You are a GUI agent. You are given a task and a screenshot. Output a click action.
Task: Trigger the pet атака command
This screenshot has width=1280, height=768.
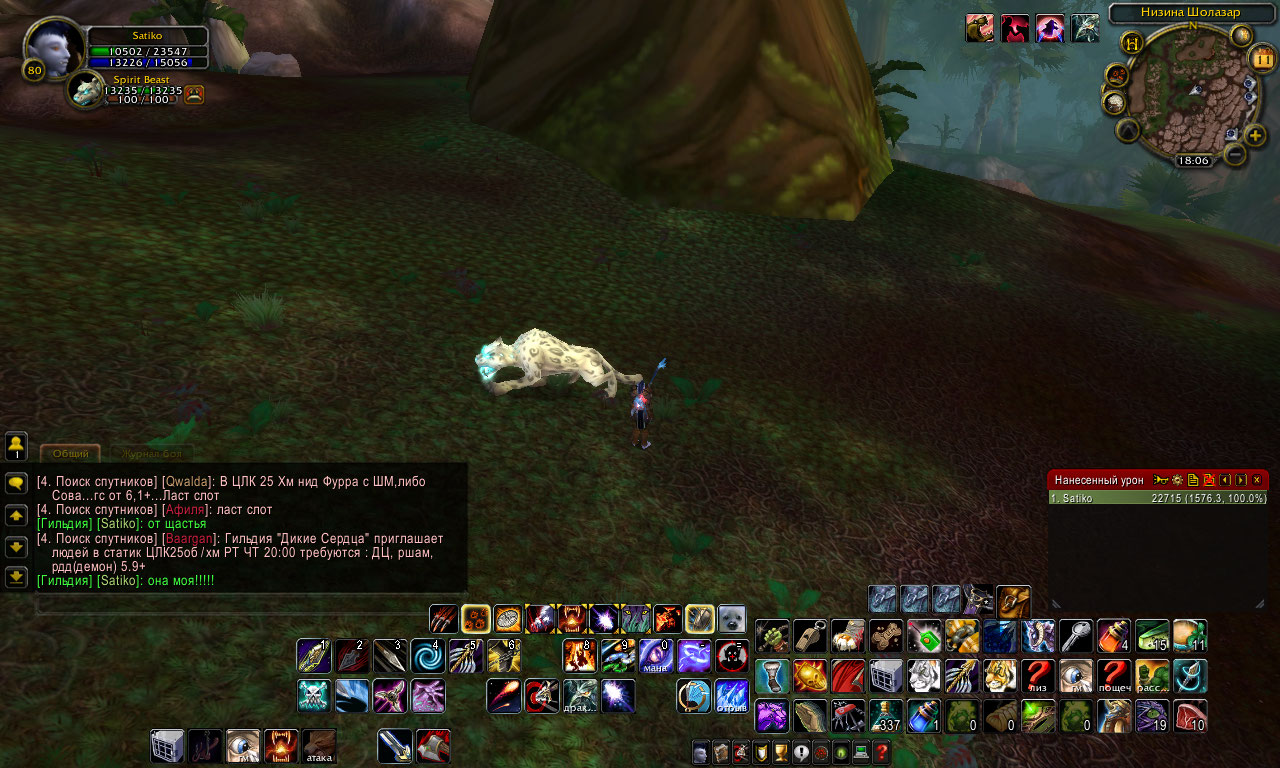[x=319, y=746]
